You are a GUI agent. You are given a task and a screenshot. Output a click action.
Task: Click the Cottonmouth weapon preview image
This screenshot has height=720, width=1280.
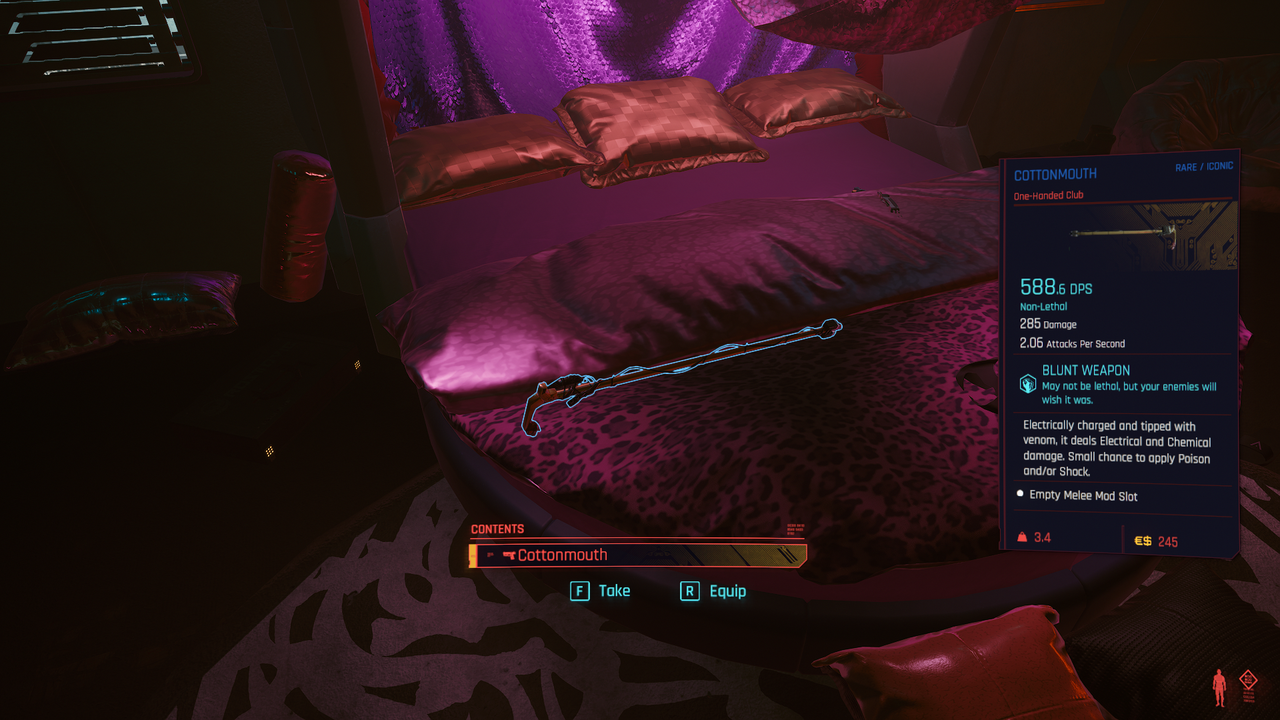(x=1123, y=235)
